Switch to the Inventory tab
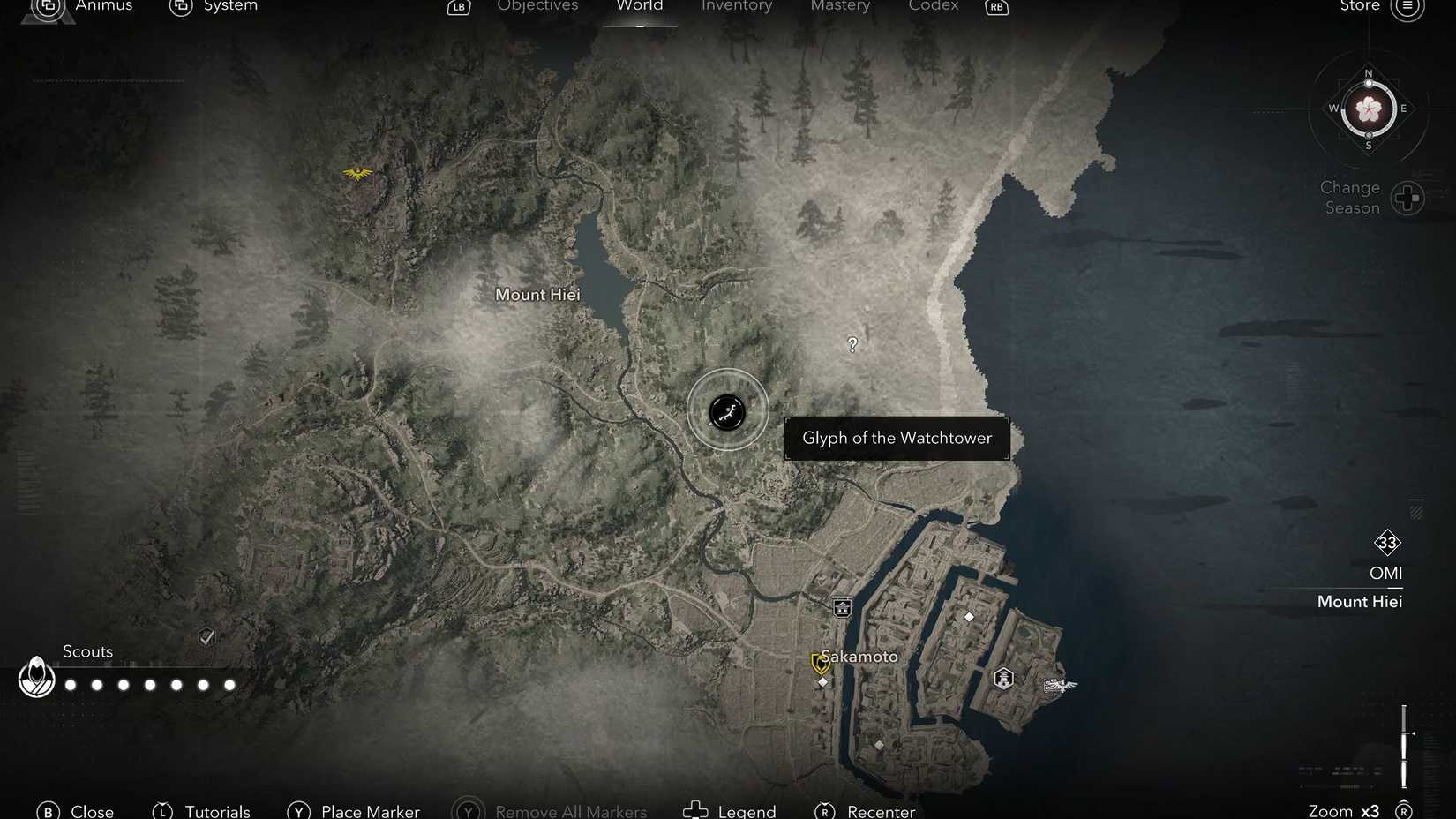Viewport: 1456px width, 819px height. pos(736,7)
